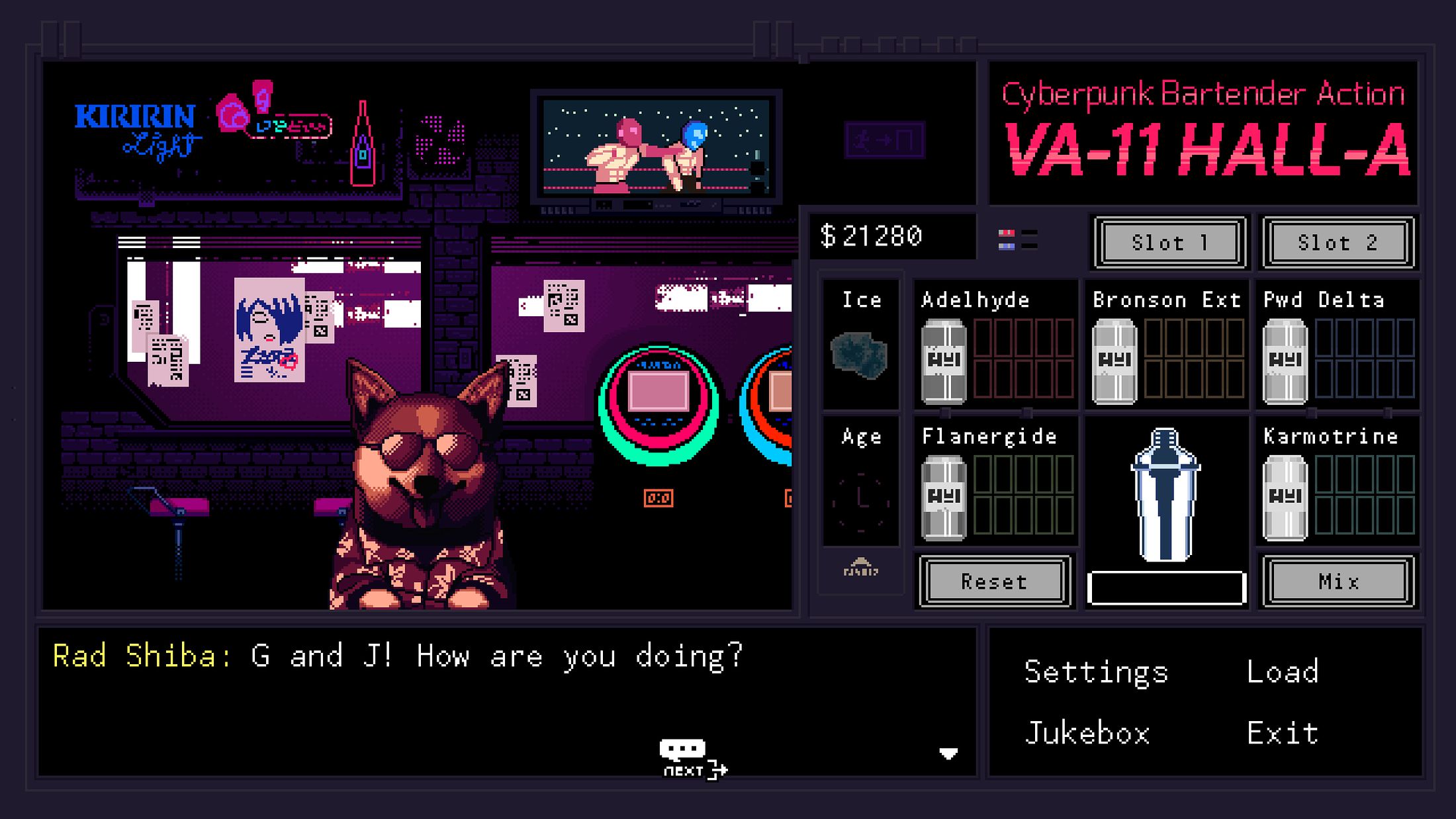The width and height of the screenshot is (1456, 819).
Task: Click the cocktail shaker
Action: [1165, 495]
